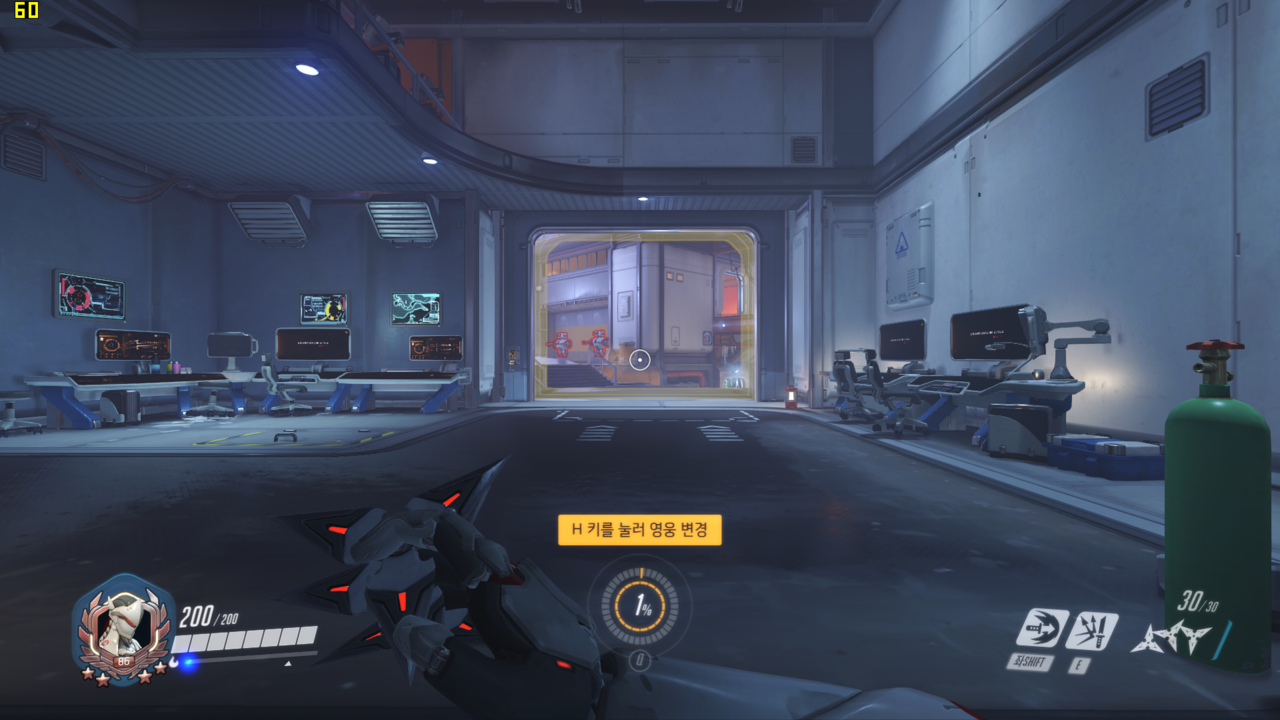Activate the Swift Strike ability icon
The height and width of the screenshot is (720, 1280).
click(1041, 628)
